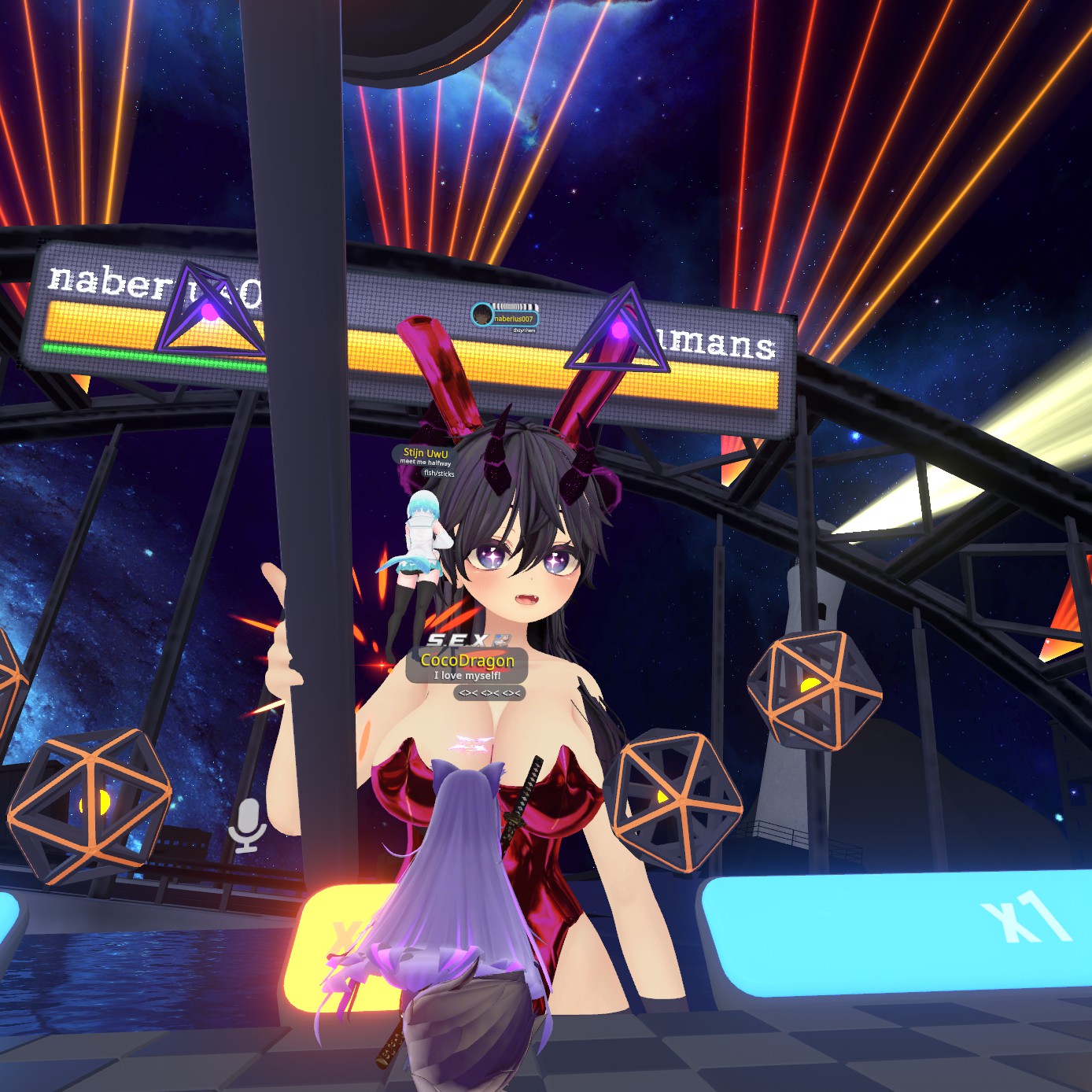The image size is (1092, 1092).
Task: Select the CocoDragon player nameplate
Action: 467,661
